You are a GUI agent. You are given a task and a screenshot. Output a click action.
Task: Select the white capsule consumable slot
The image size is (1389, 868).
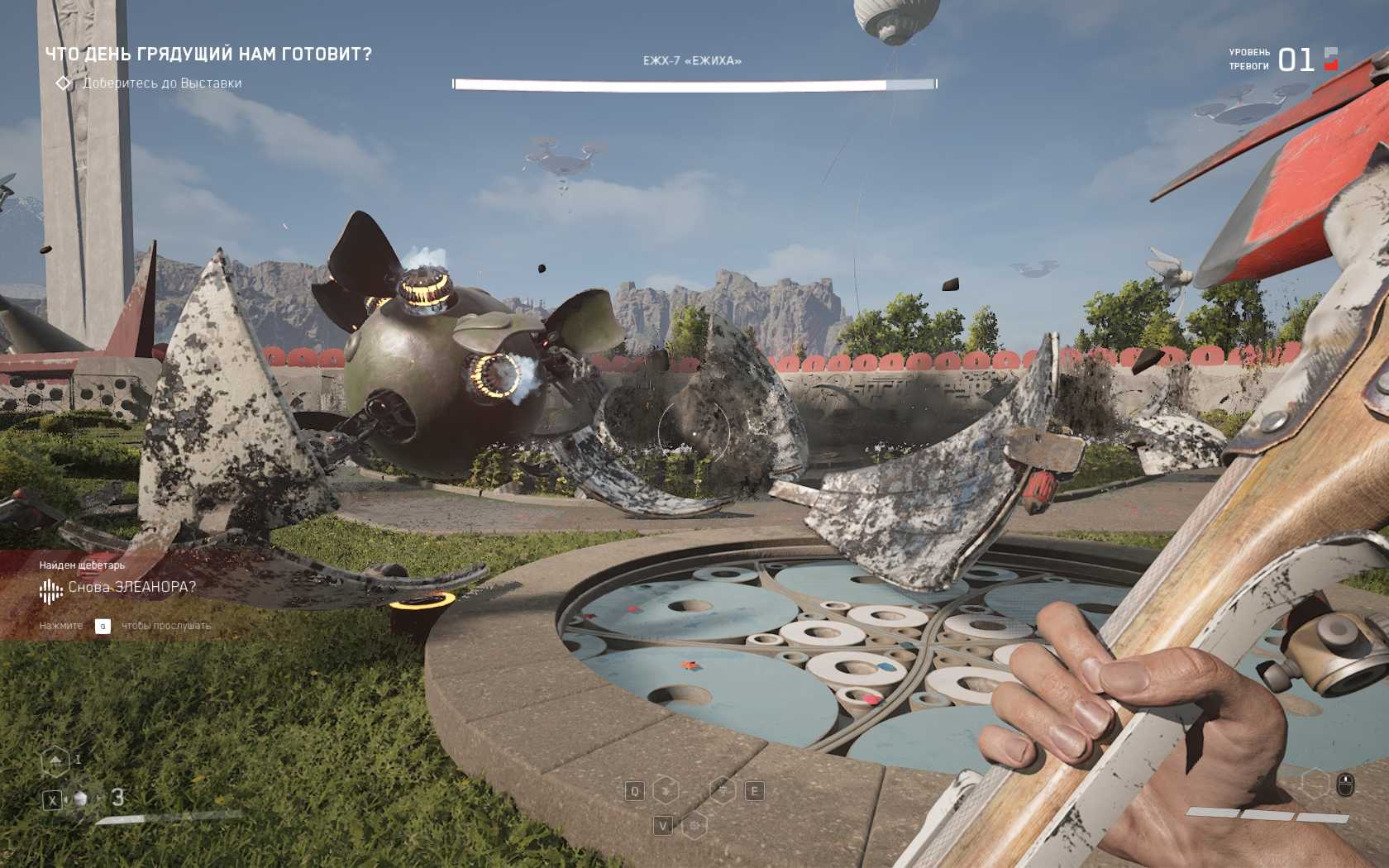pyautogui.click(x=81, y=799)
